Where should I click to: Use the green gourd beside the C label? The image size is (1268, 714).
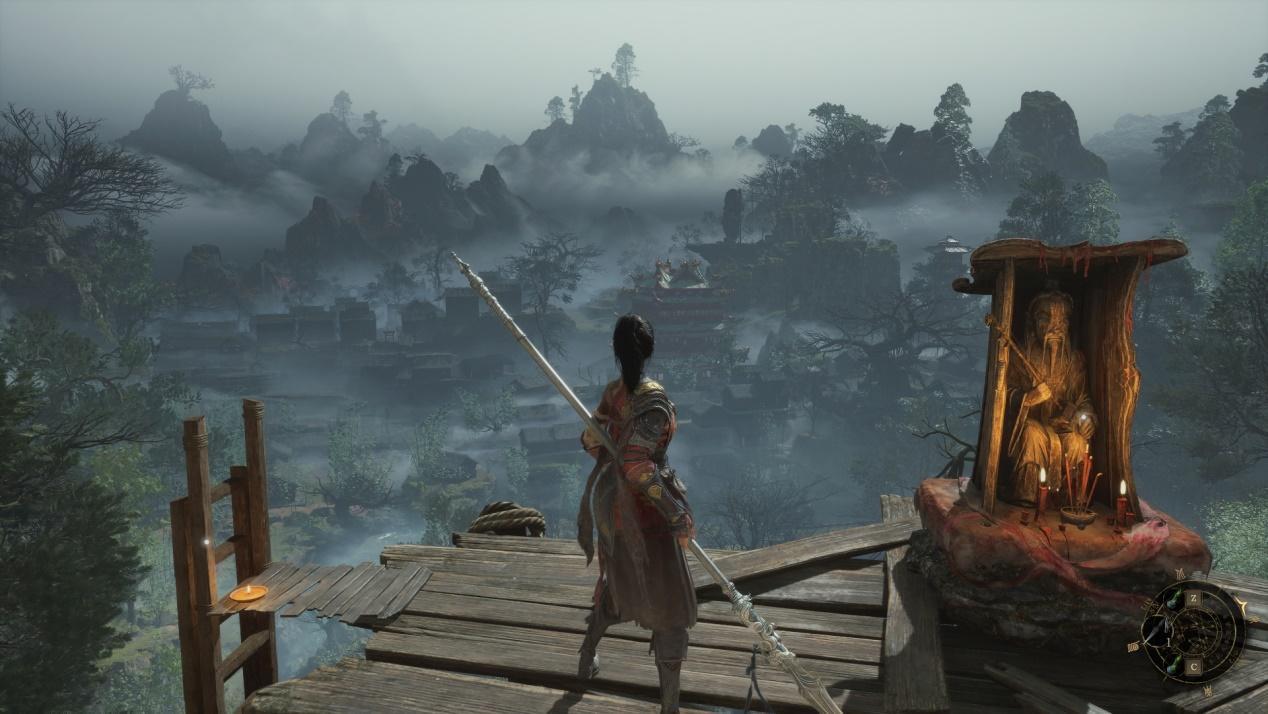coord(1174,666)
